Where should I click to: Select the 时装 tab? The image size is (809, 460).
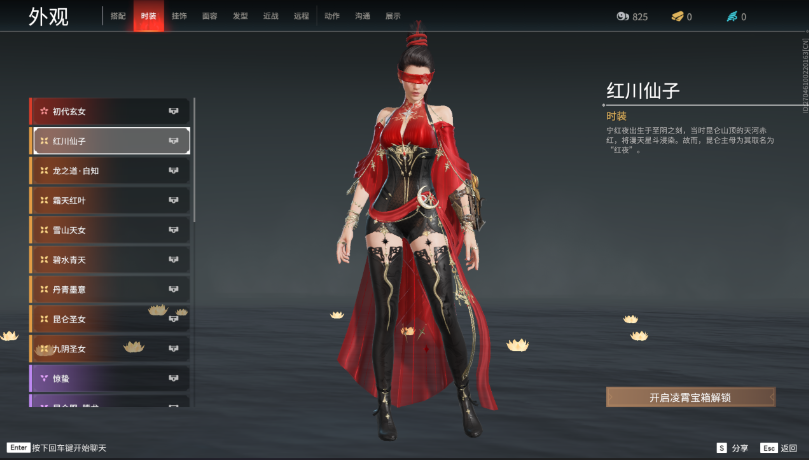pos(148,17)
